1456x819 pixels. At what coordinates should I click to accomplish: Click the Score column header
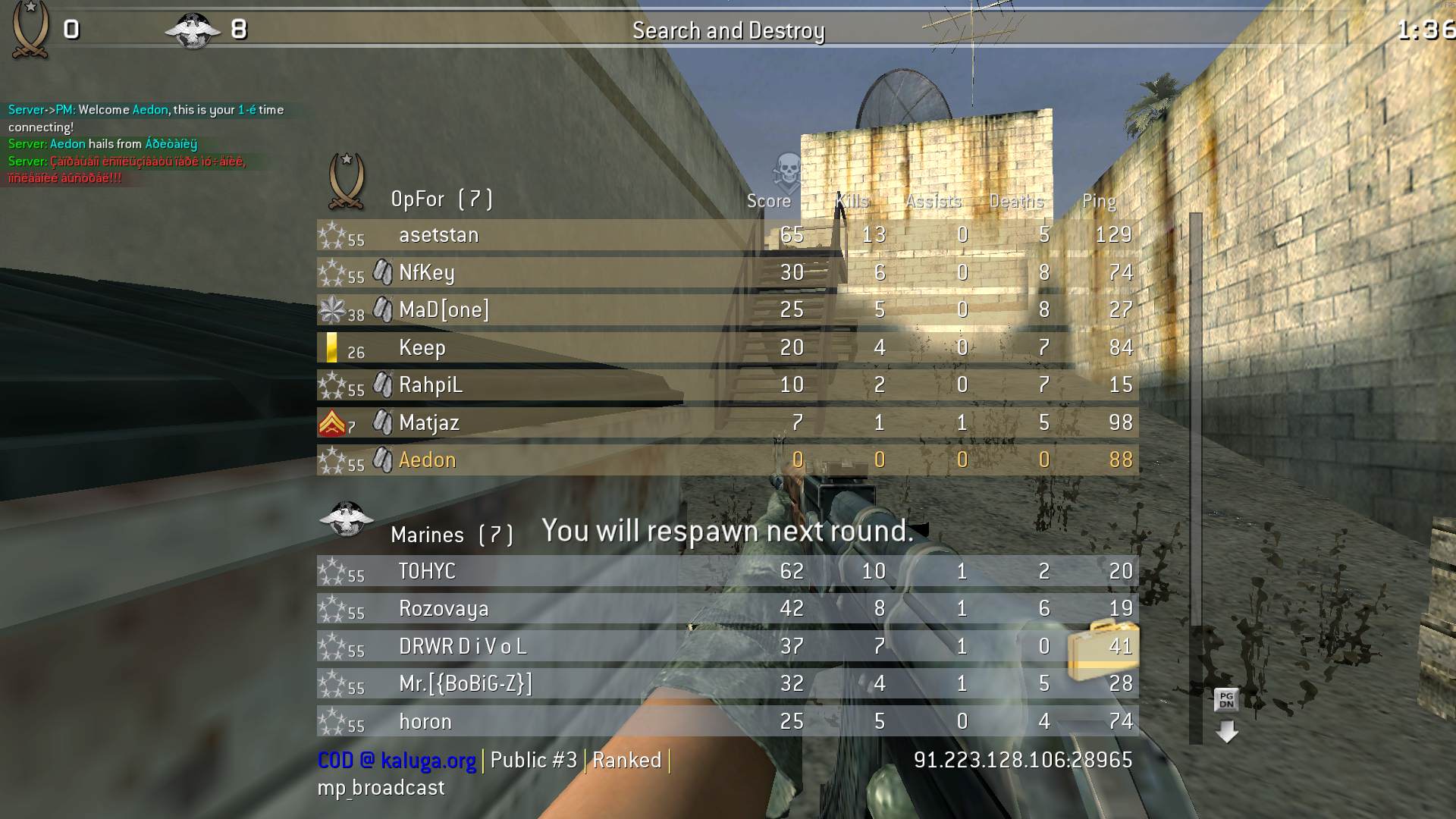pyautogui.click(x=768, y=201)
